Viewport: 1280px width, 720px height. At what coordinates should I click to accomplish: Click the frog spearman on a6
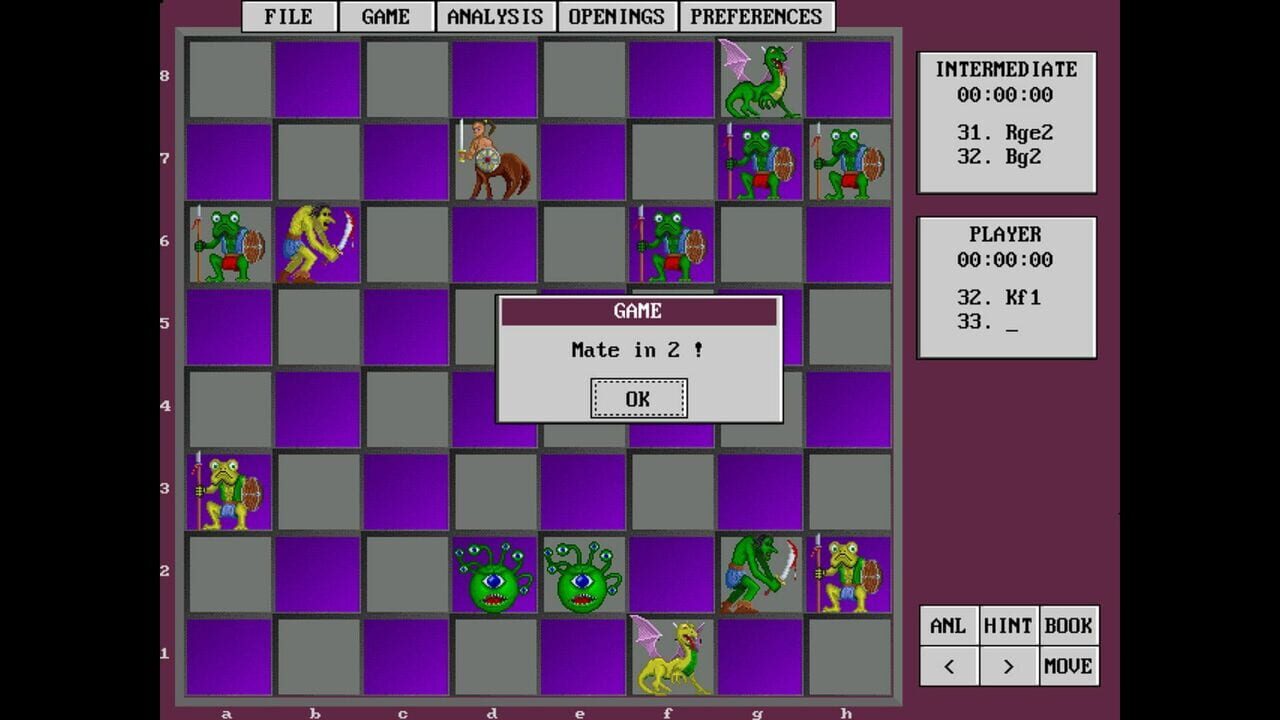[227, 245]
